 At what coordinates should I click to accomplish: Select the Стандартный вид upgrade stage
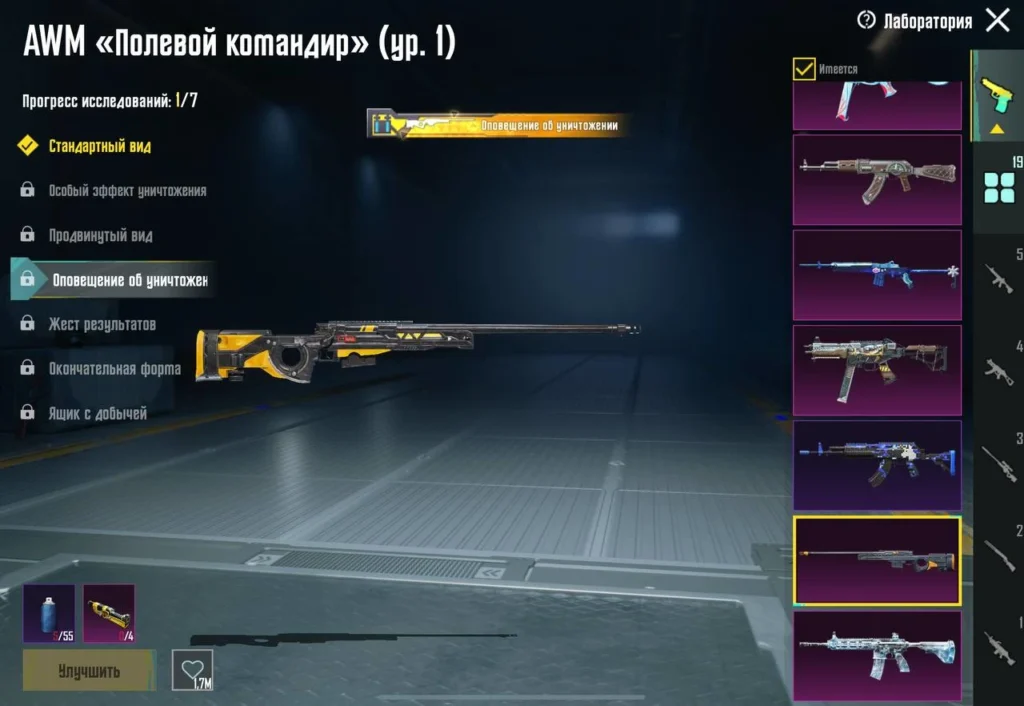click(100, 146)
